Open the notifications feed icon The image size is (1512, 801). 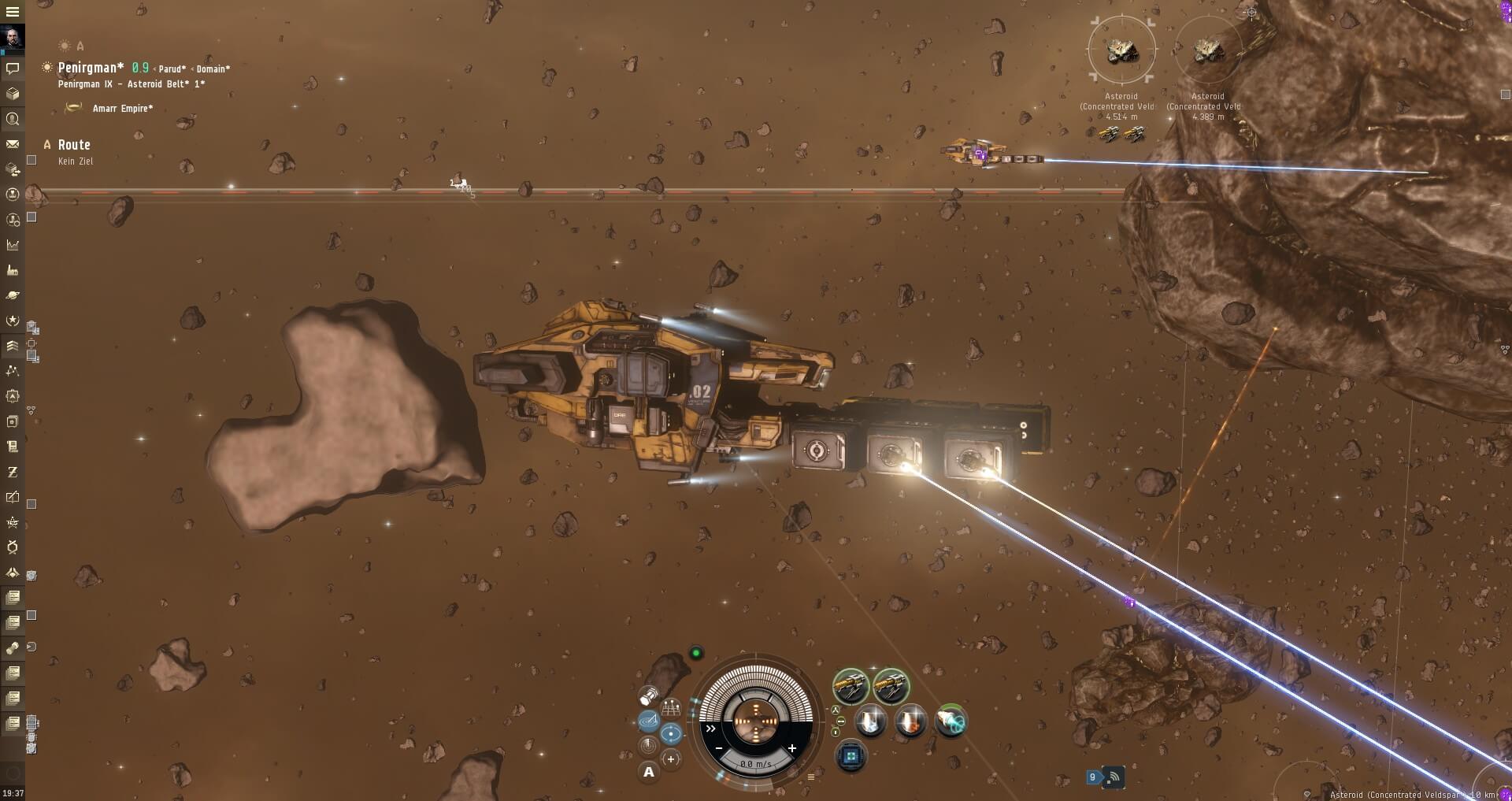click(1113, 777)
